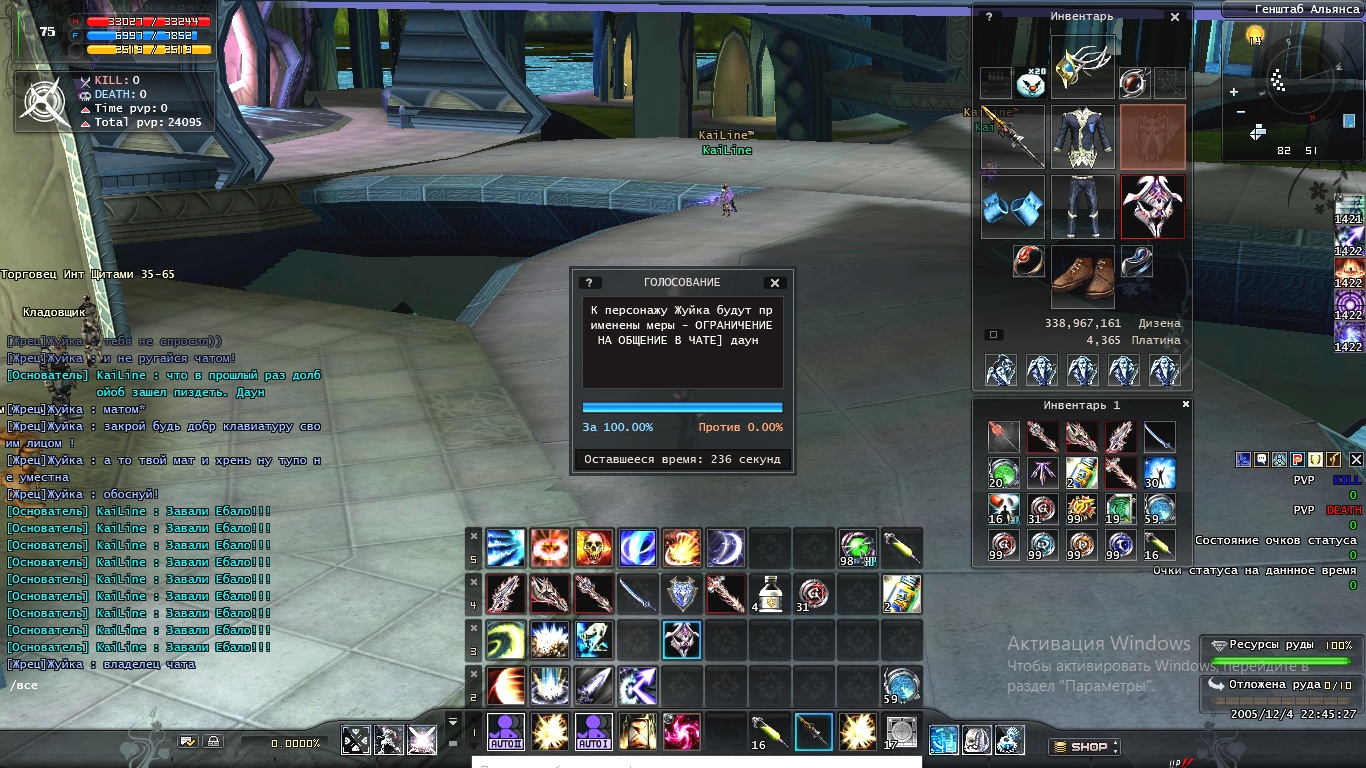Activate the AUTO II hotbar skill
The height and width of the screenshot is (768, 1366).
506,732
